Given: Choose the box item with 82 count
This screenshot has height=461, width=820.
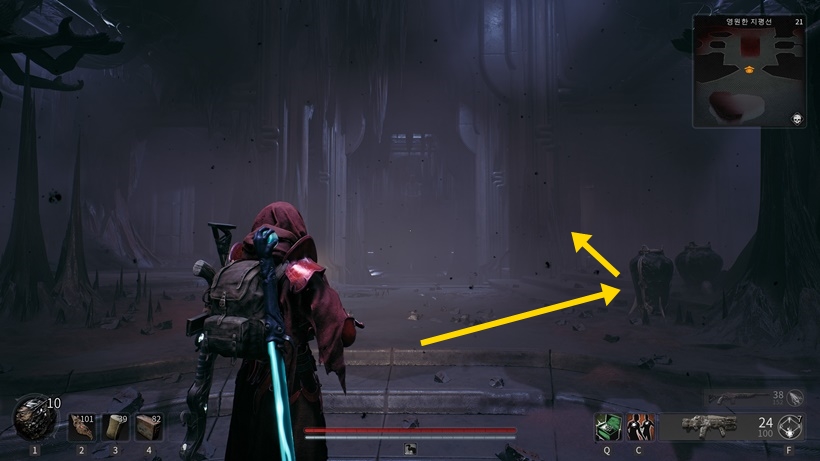Looking at the screenshot, I should click(x=148, y=427).
